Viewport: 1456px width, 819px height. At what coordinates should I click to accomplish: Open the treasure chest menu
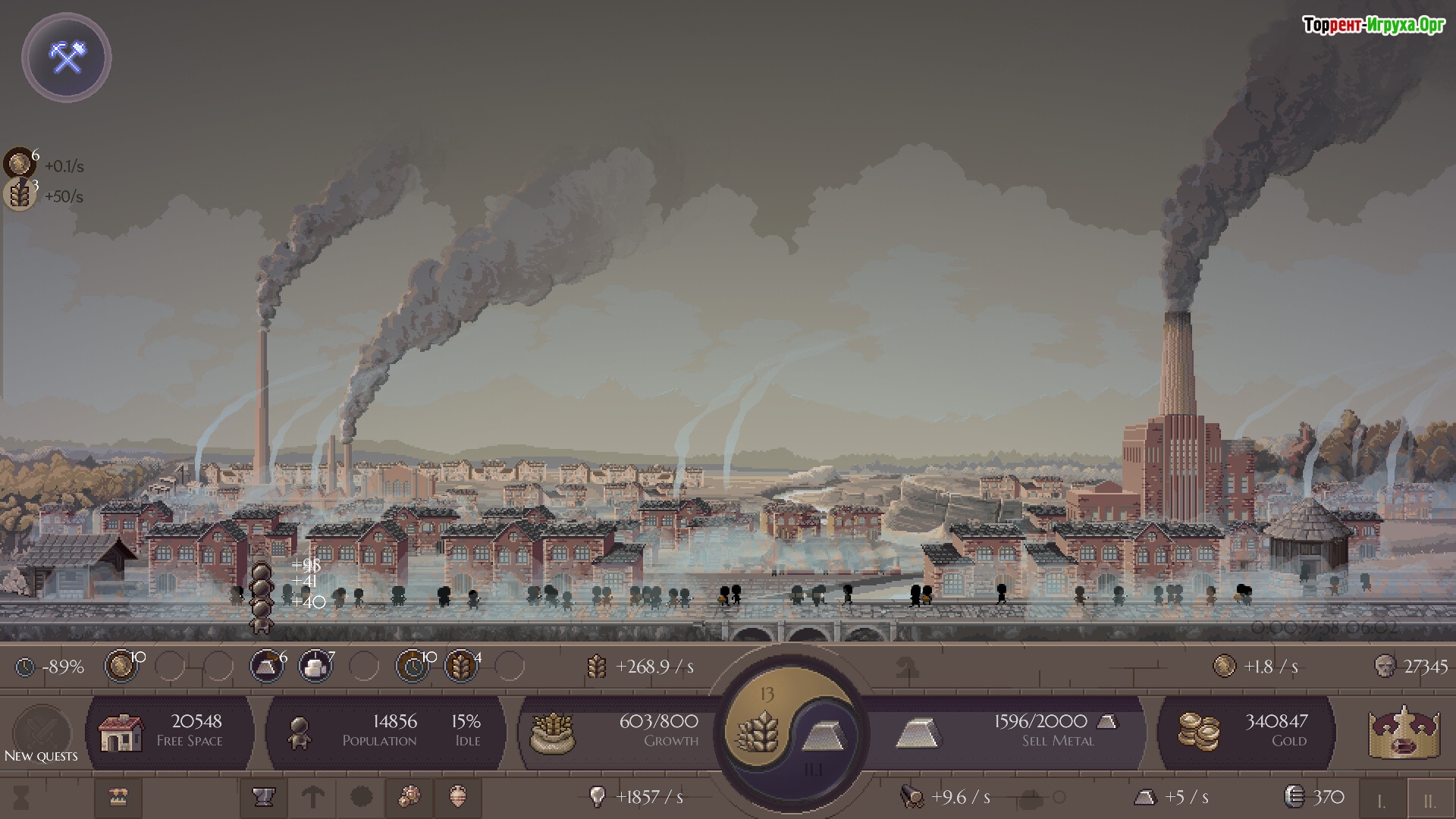118,797
